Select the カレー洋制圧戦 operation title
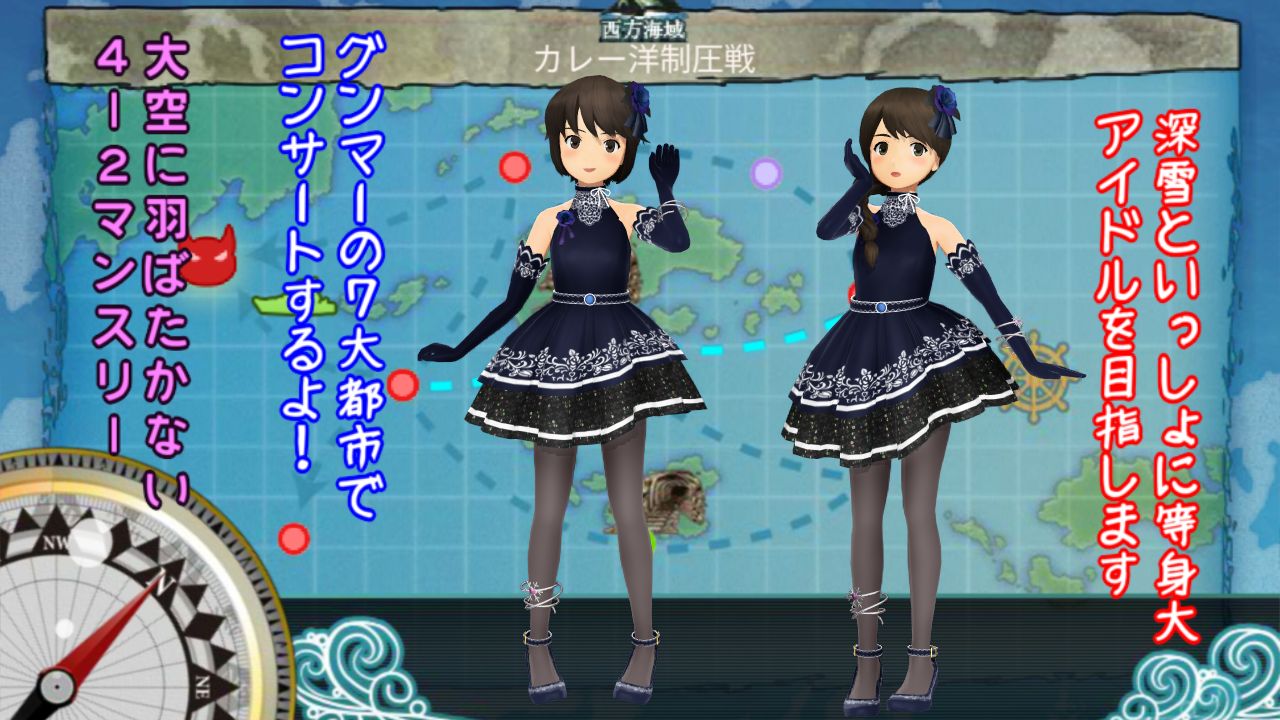This screenshot has height=720, width=1280. [645, 56]
